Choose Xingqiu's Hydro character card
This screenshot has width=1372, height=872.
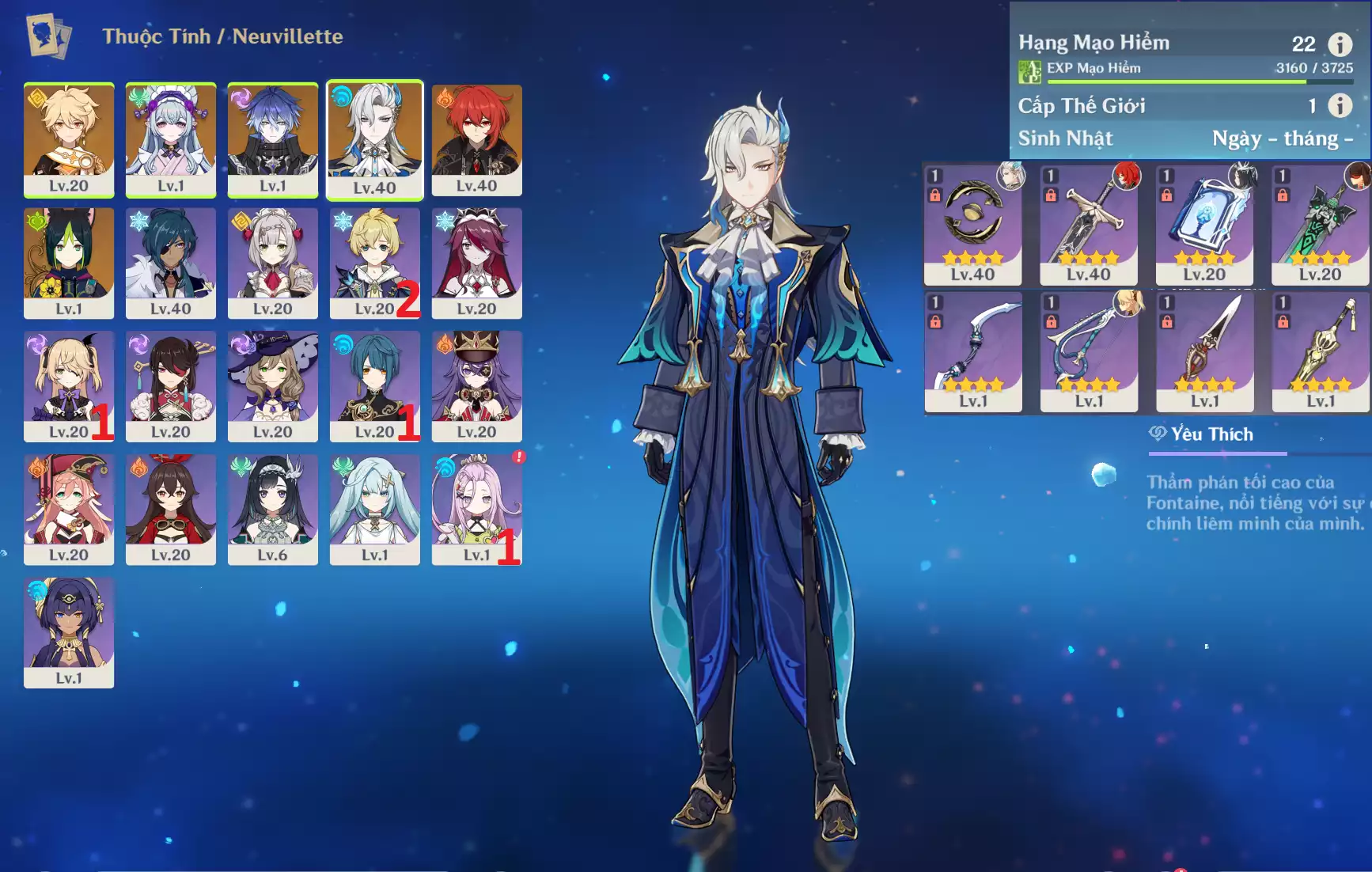(374, 386)
